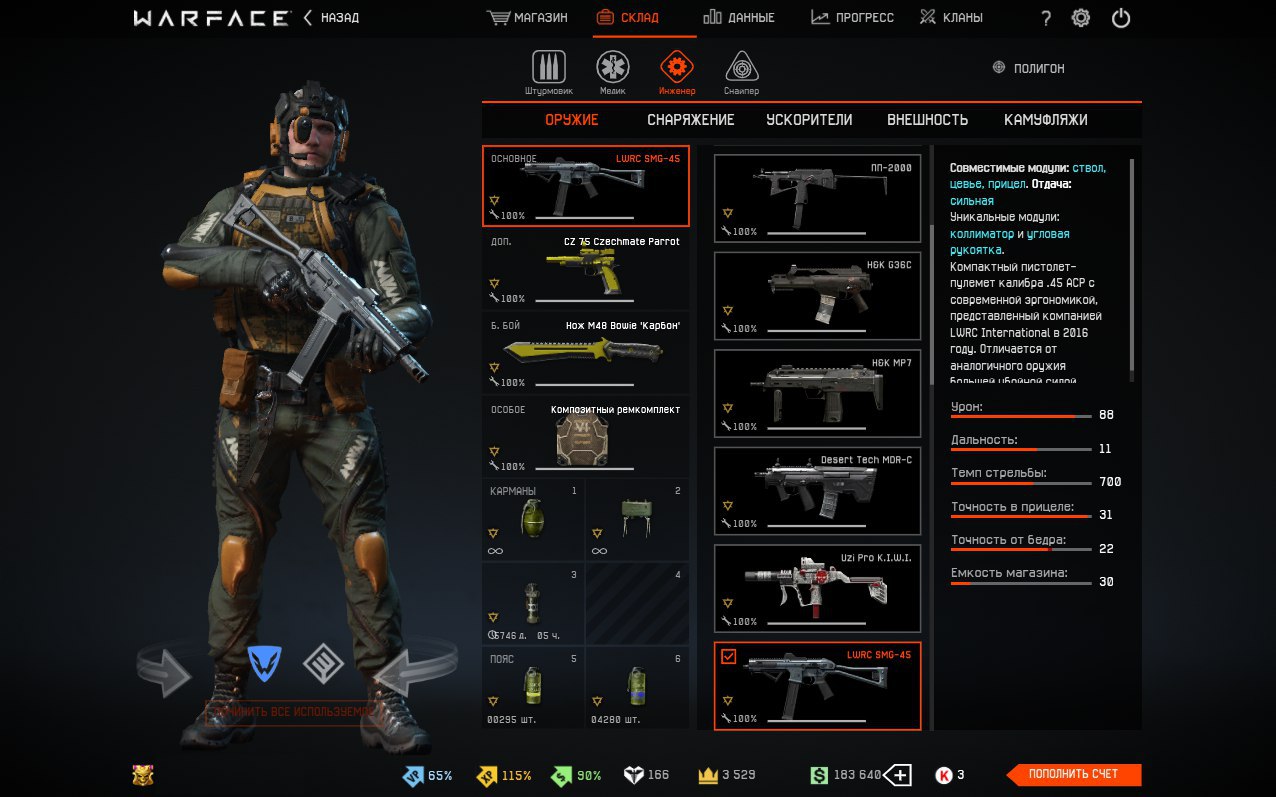Open the МАГАЗИН shop menu
The height and width of the screenshot is (797, 1276).
527,18
